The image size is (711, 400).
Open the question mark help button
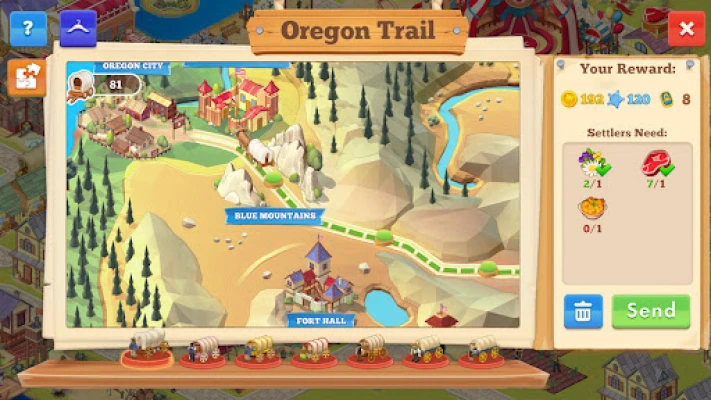[28, 28]
